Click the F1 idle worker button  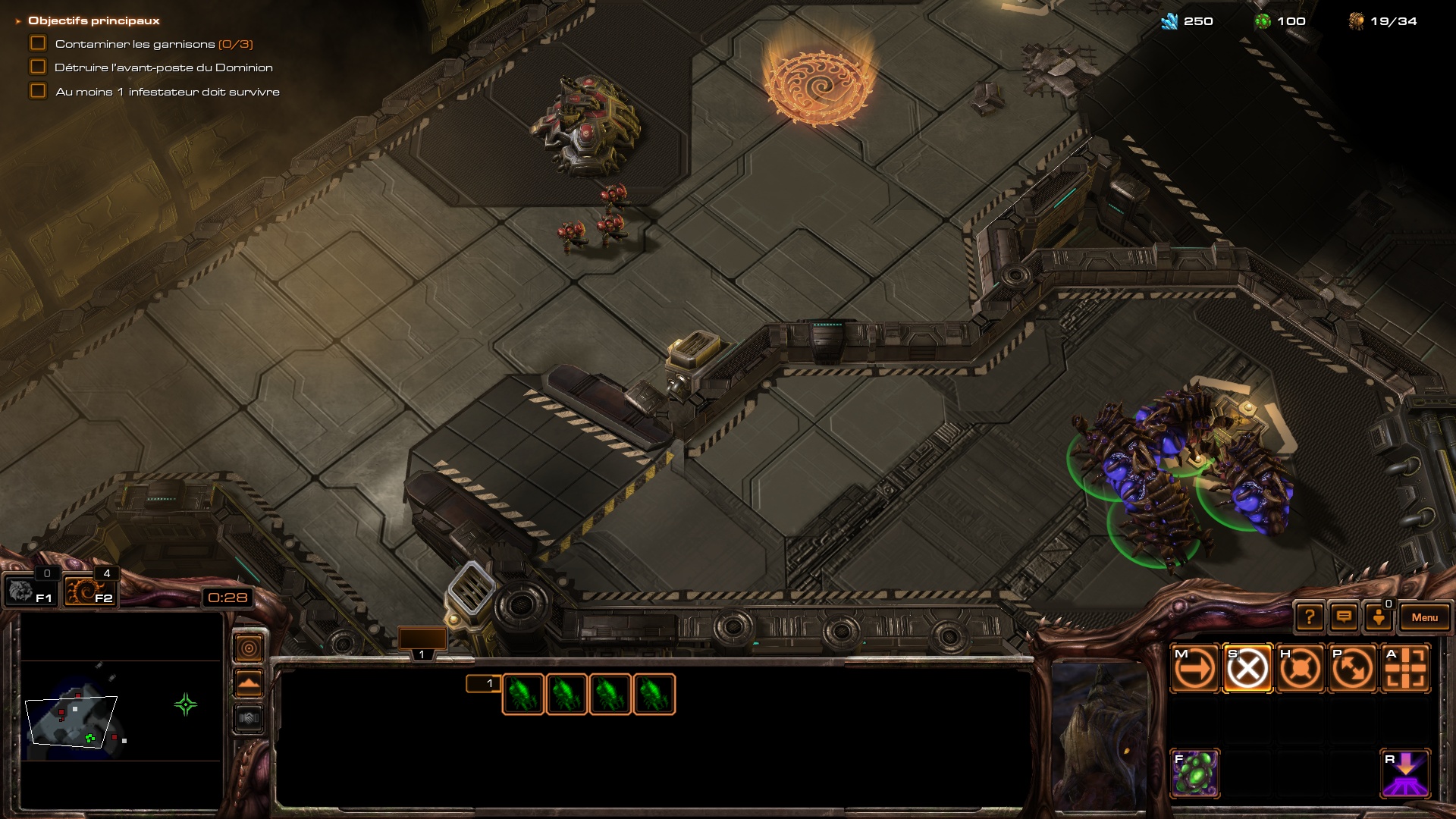click(x=29, y=591)
